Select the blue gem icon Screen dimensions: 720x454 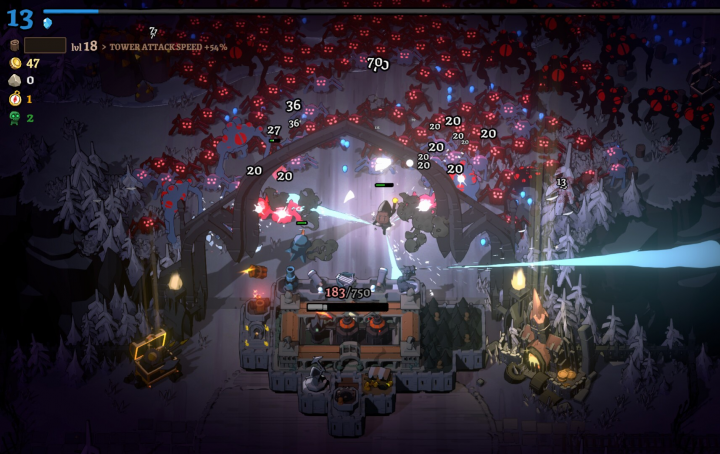coord(47,22)
